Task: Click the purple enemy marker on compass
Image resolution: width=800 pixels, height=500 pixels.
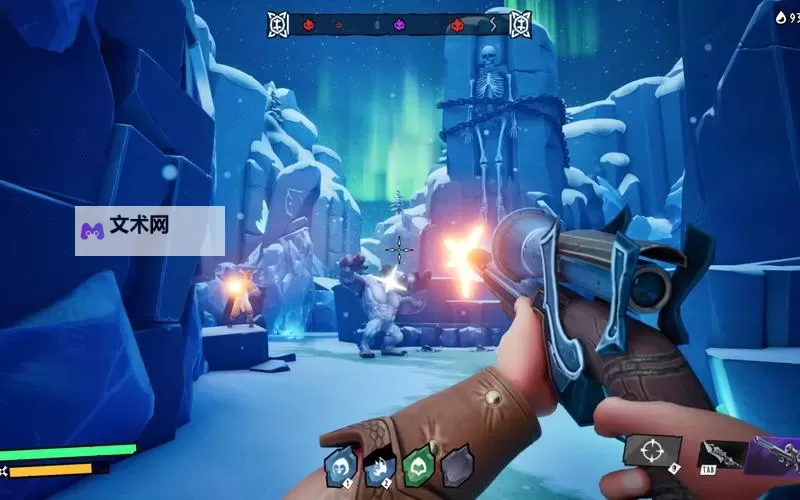Action: click(399, 24)
